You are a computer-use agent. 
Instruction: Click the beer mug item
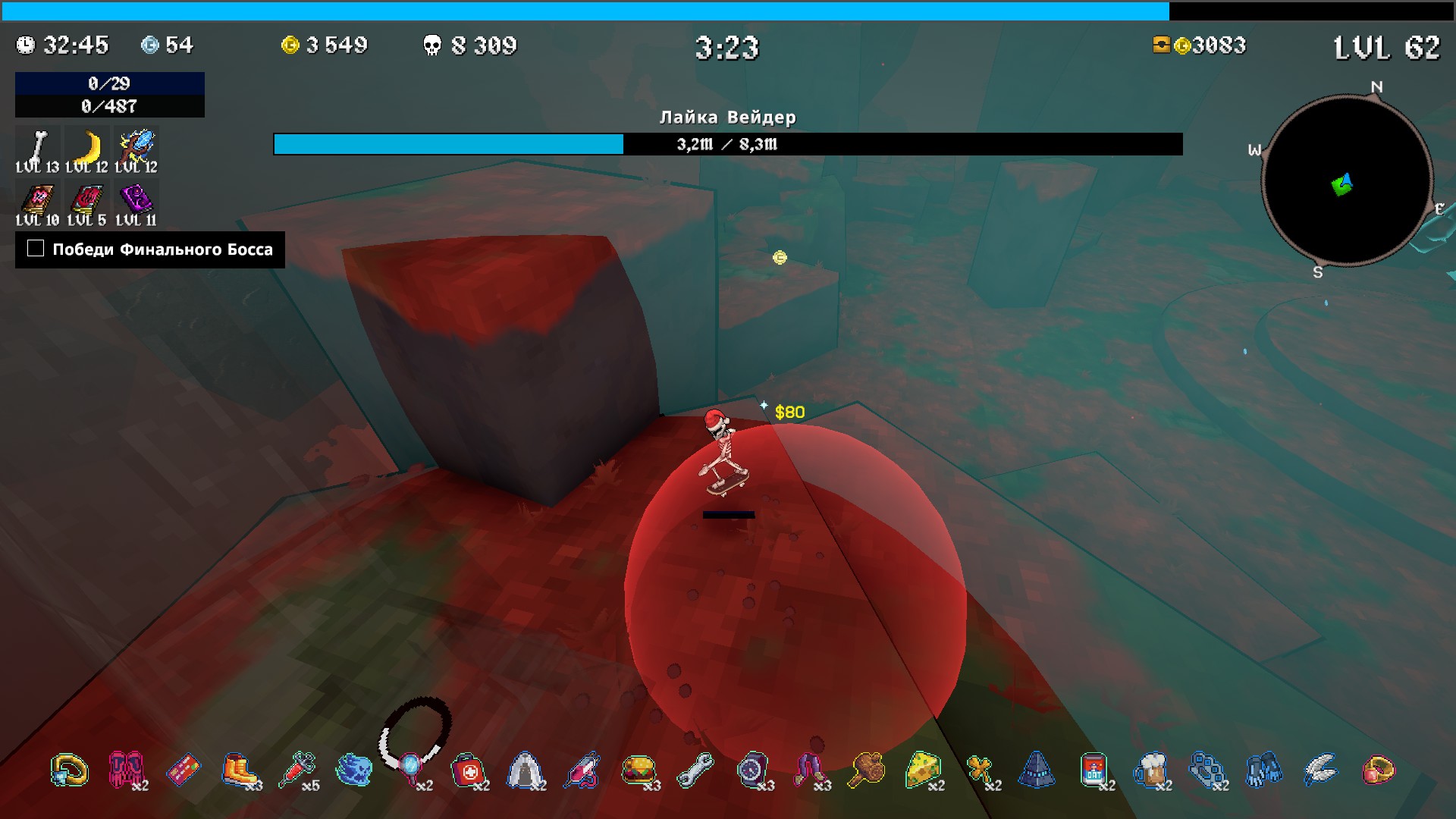pos(1150,770)
